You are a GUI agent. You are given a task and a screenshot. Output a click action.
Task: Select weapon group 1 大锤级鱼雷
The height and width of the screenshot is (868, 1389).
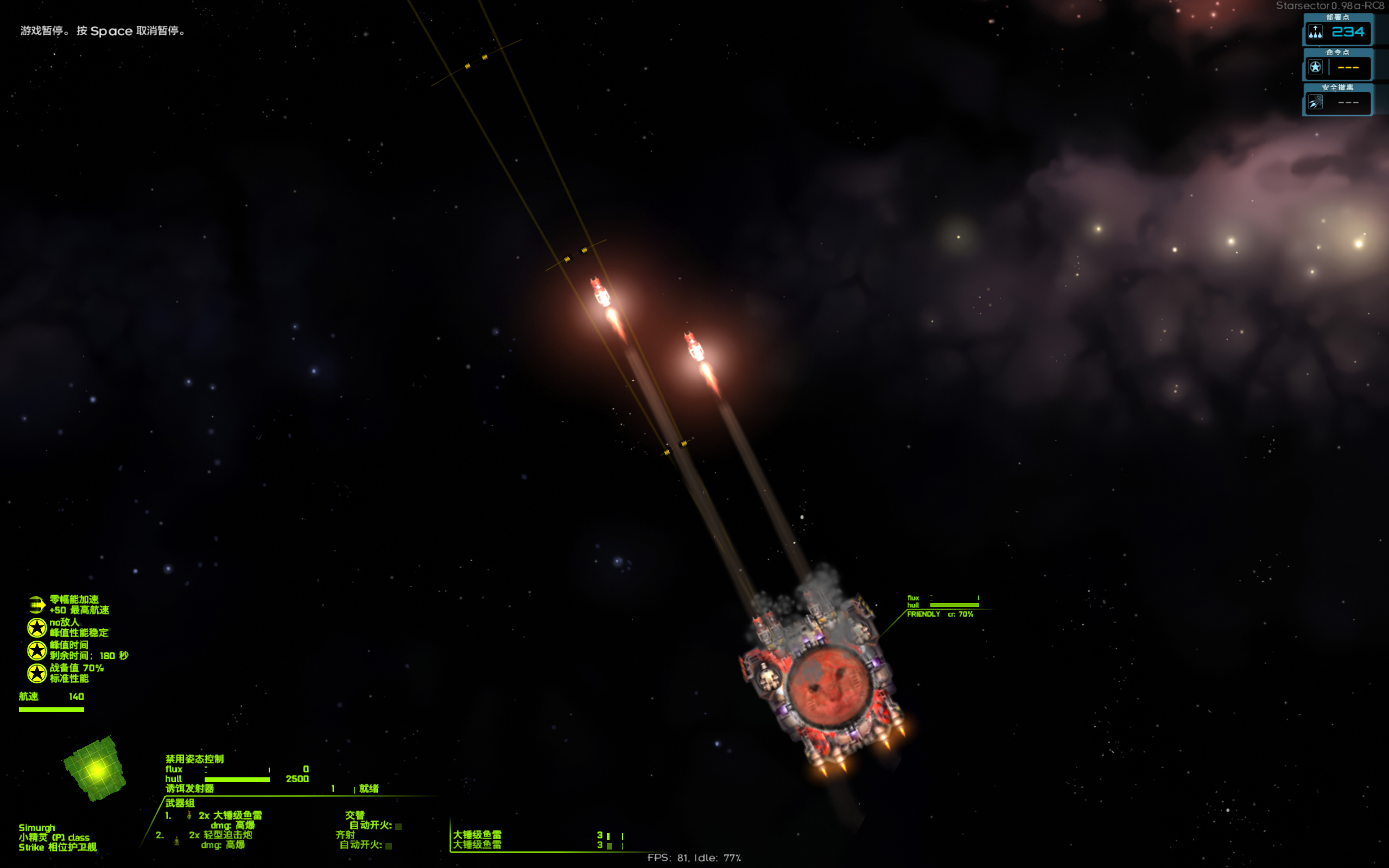pos(230,815)
